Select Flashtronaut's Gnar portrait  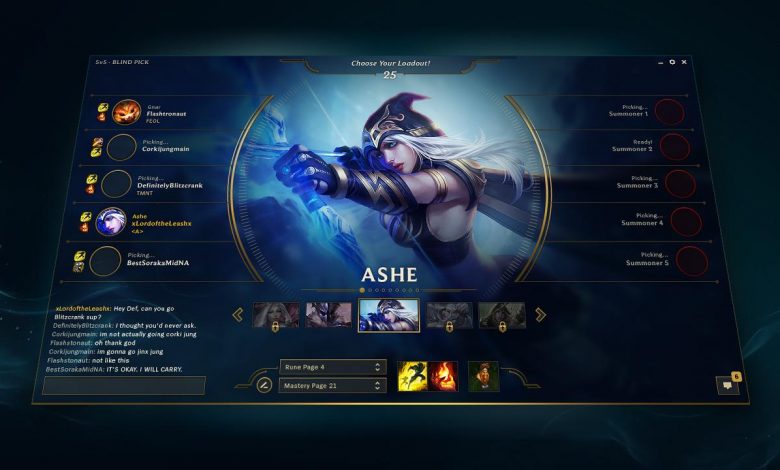pos(126,113)
